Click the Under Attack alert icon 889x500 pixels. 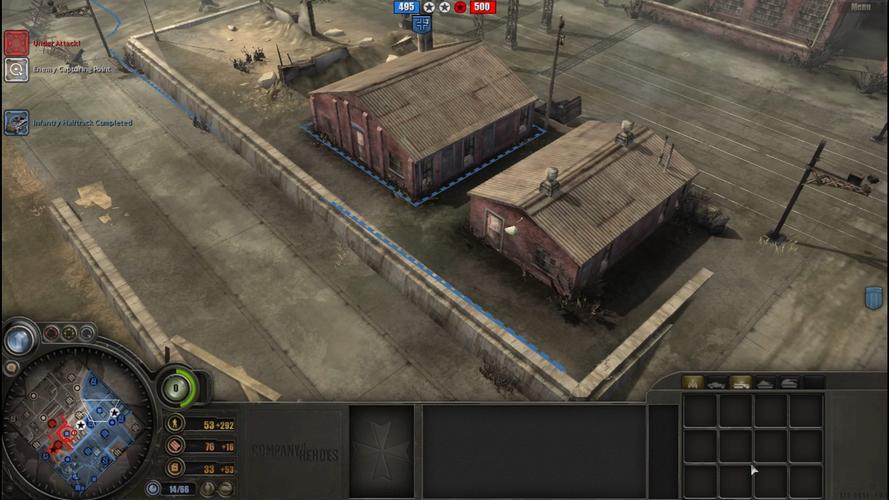click(x=16, y=43)
